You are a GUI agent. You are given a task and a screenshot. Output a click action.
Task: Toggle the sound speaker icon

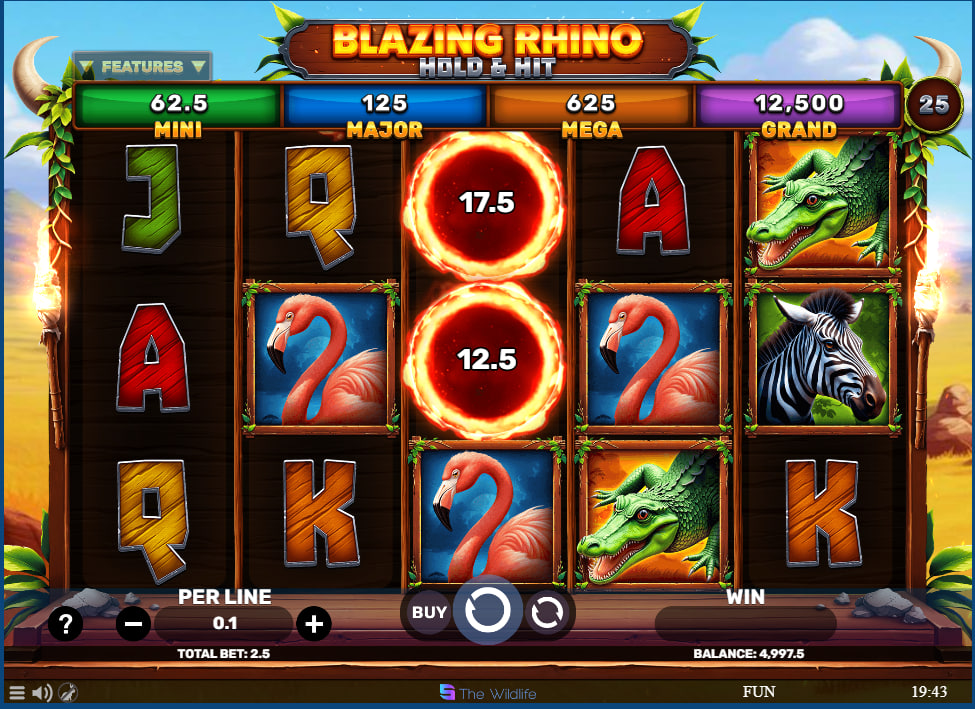(42, 692)
